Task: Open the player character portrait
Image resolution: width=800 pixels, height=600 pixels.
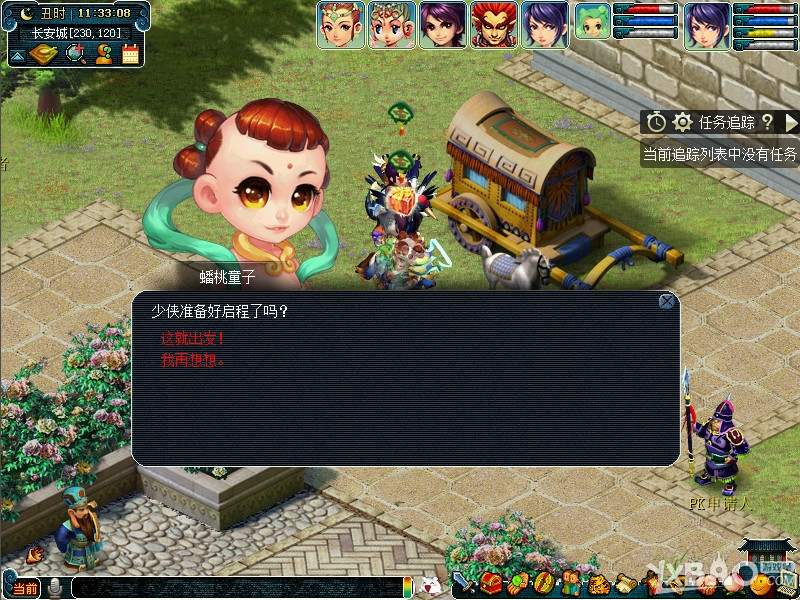Action: click(708, 25)
